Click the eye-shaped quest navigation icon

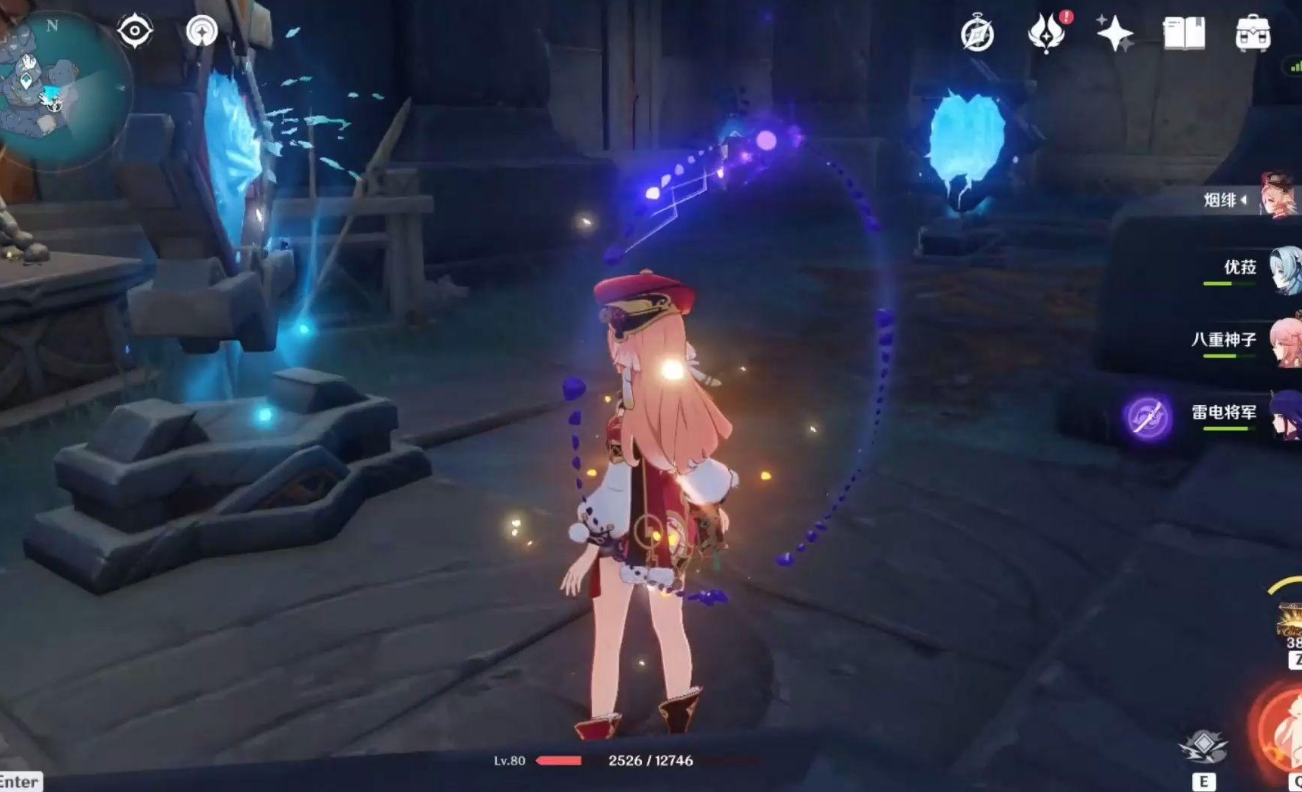(134, 31)
